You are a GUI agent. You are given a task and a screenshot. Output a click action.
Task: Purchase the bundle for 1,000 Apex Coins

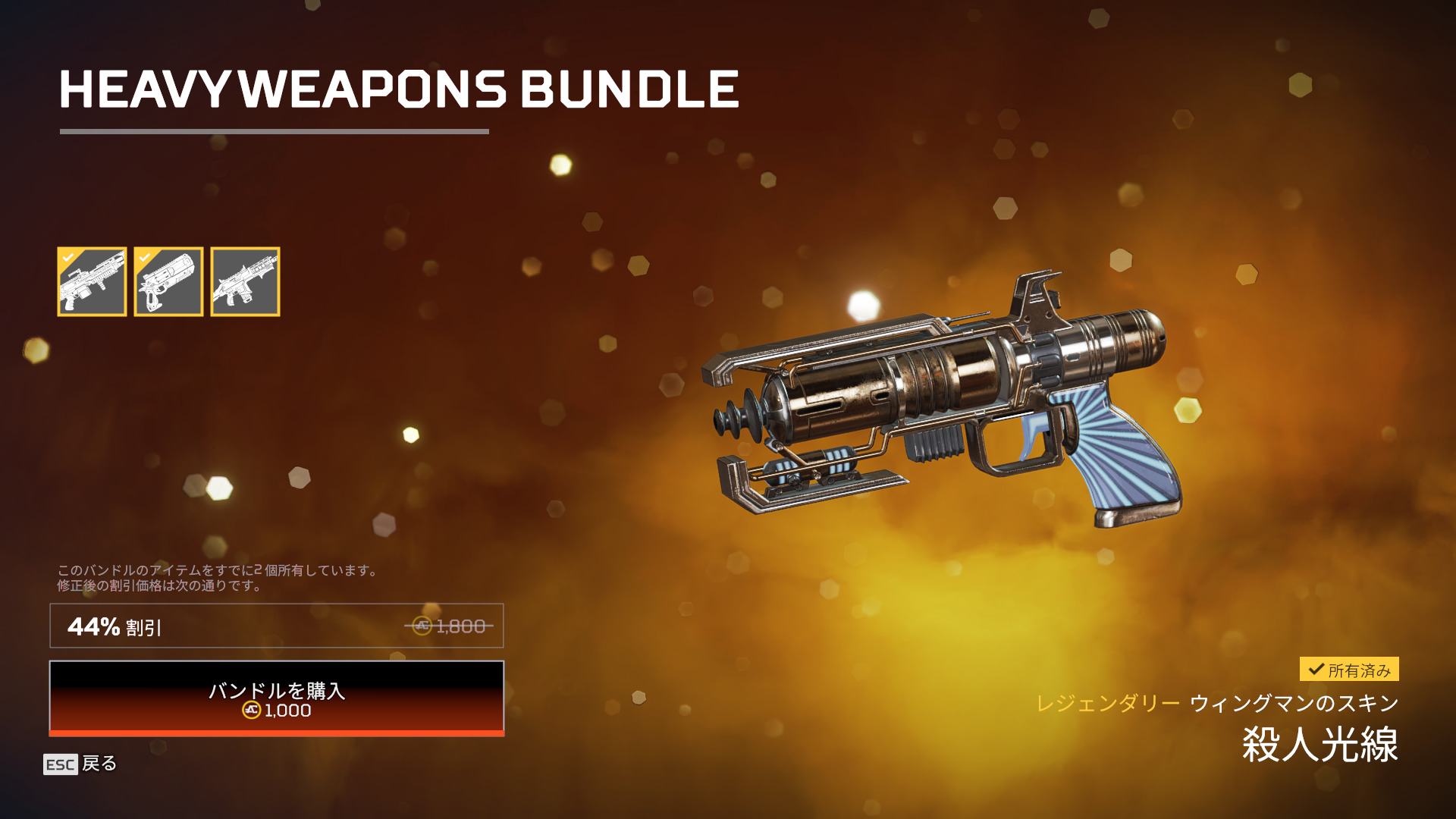[x=277, y=698]
